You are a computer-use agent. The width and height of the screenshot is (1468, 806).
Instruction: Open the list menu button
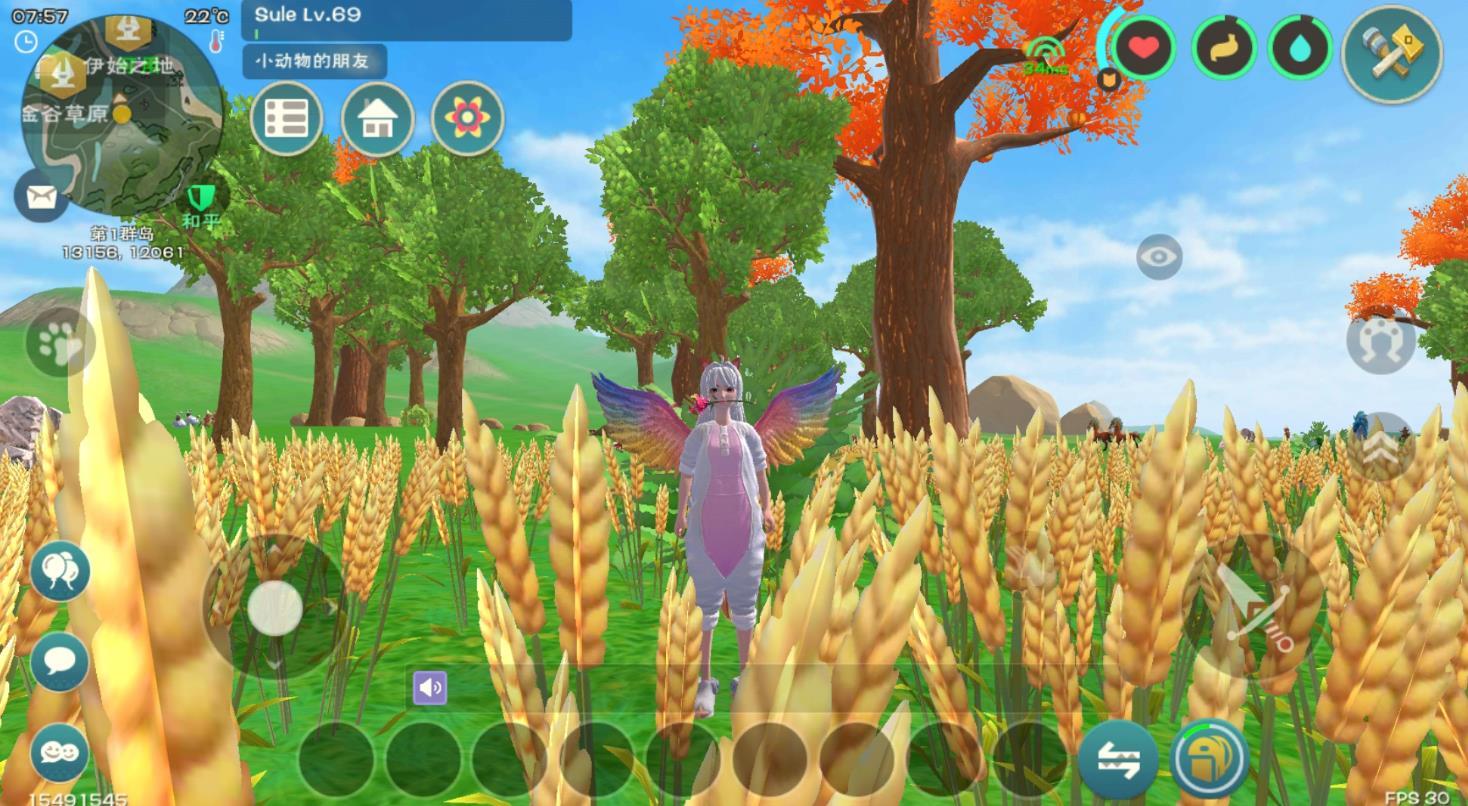[x=287, y=119]
